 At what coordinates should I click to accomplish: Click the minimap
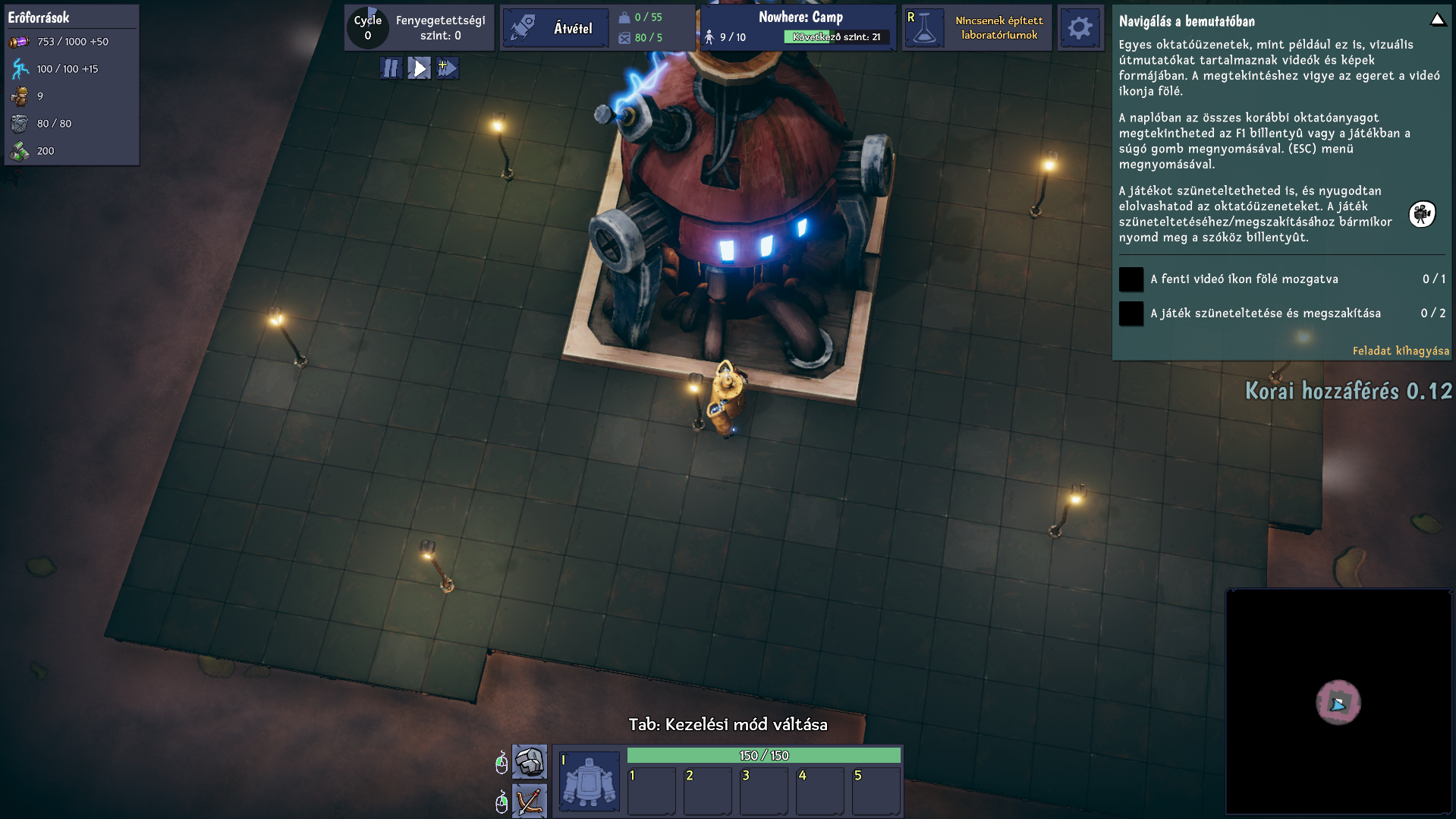[x=1338, y=701]
